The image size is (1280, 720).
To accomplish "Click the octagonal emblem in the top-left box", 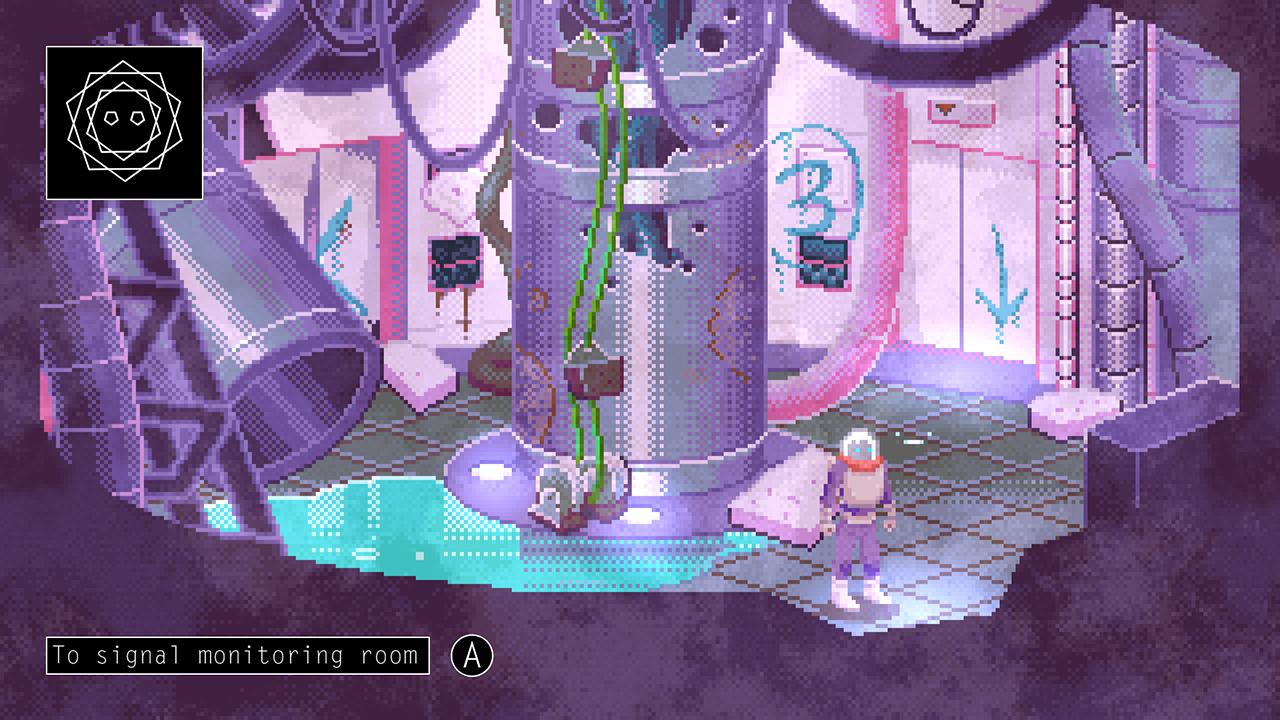I will [125, 122].
